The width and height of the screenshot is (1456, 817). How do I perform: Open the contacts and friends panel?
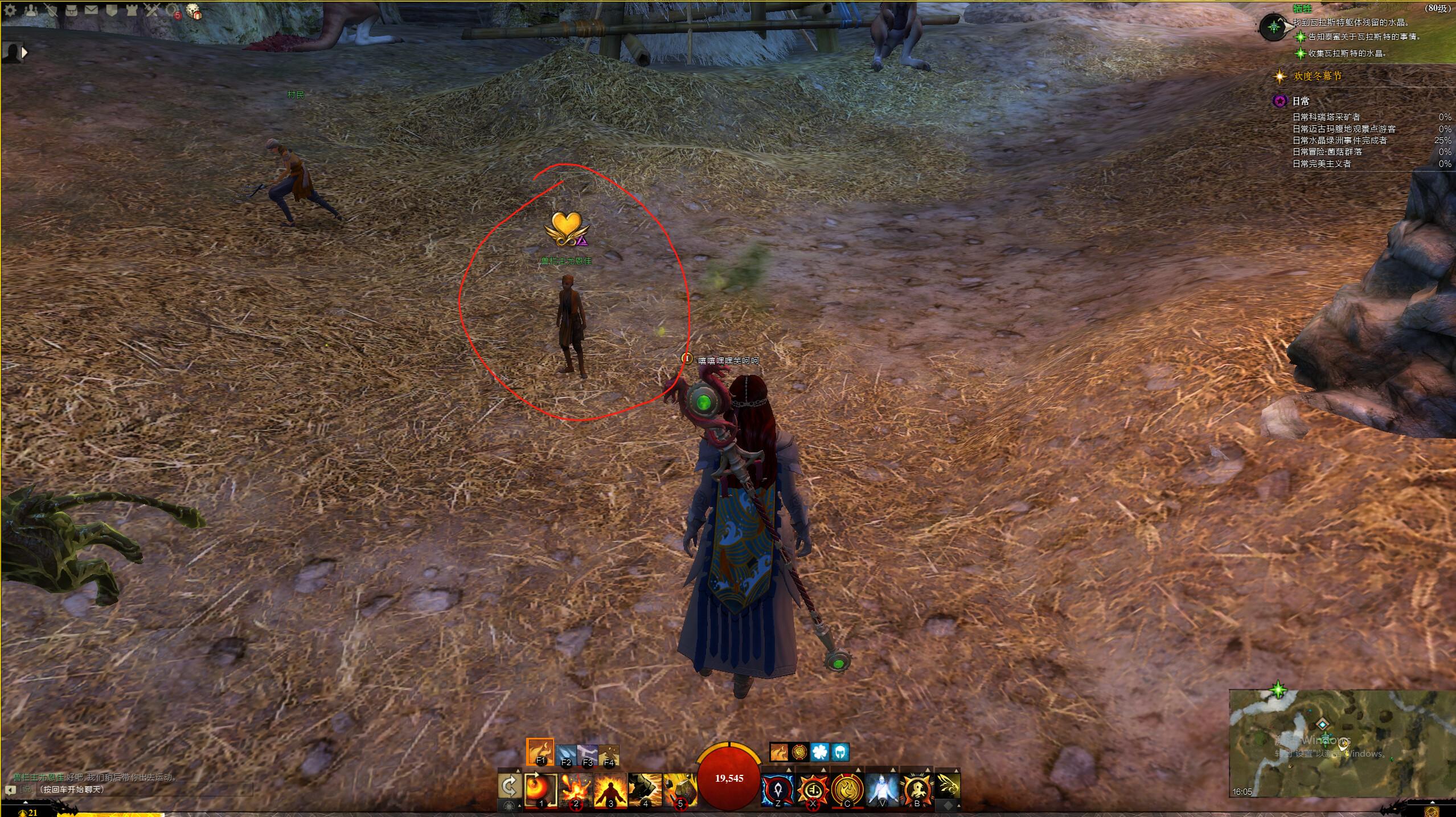pyautogui.click(x=31, y=10)
